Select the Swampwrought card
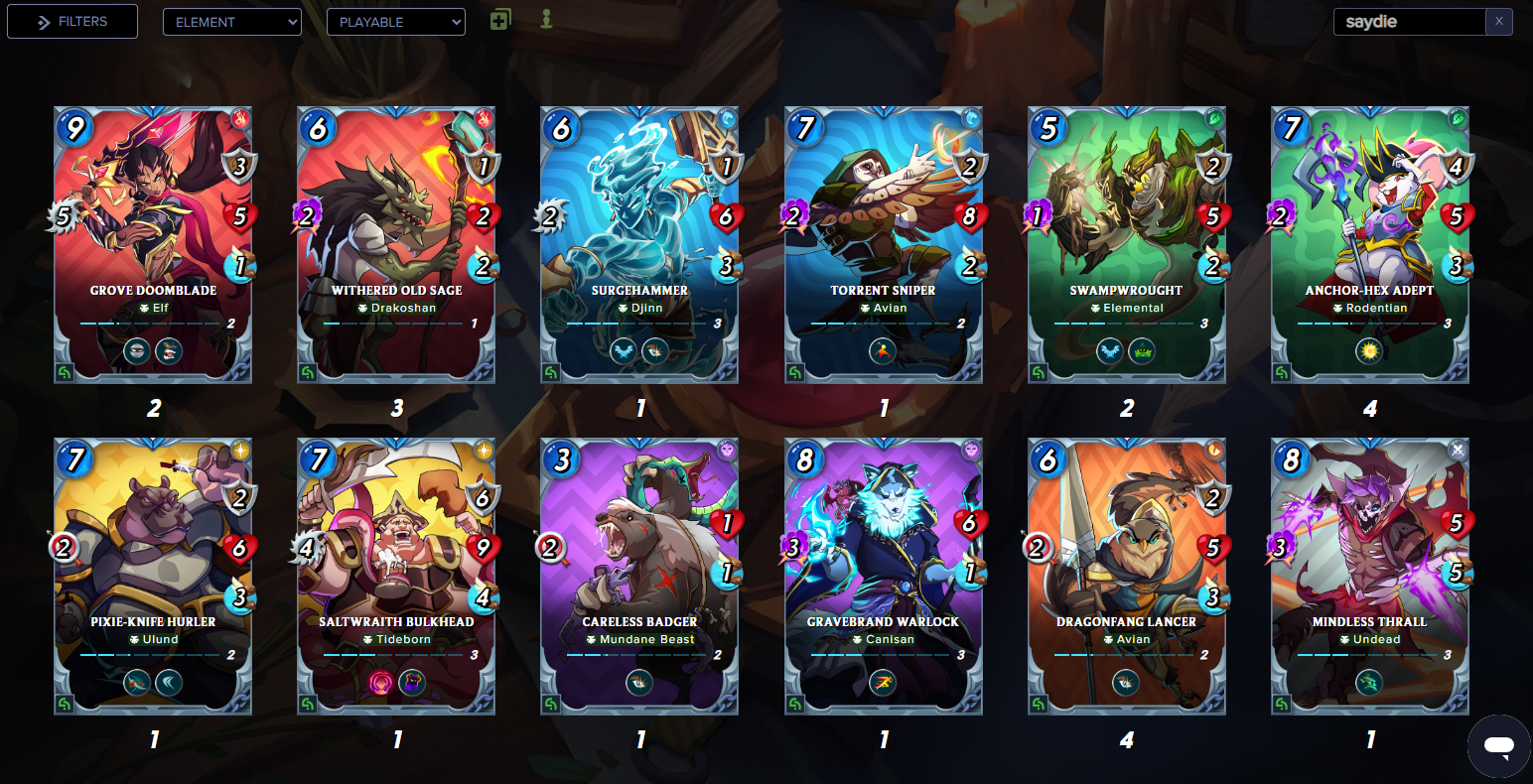 click(x=1126, y=243)
